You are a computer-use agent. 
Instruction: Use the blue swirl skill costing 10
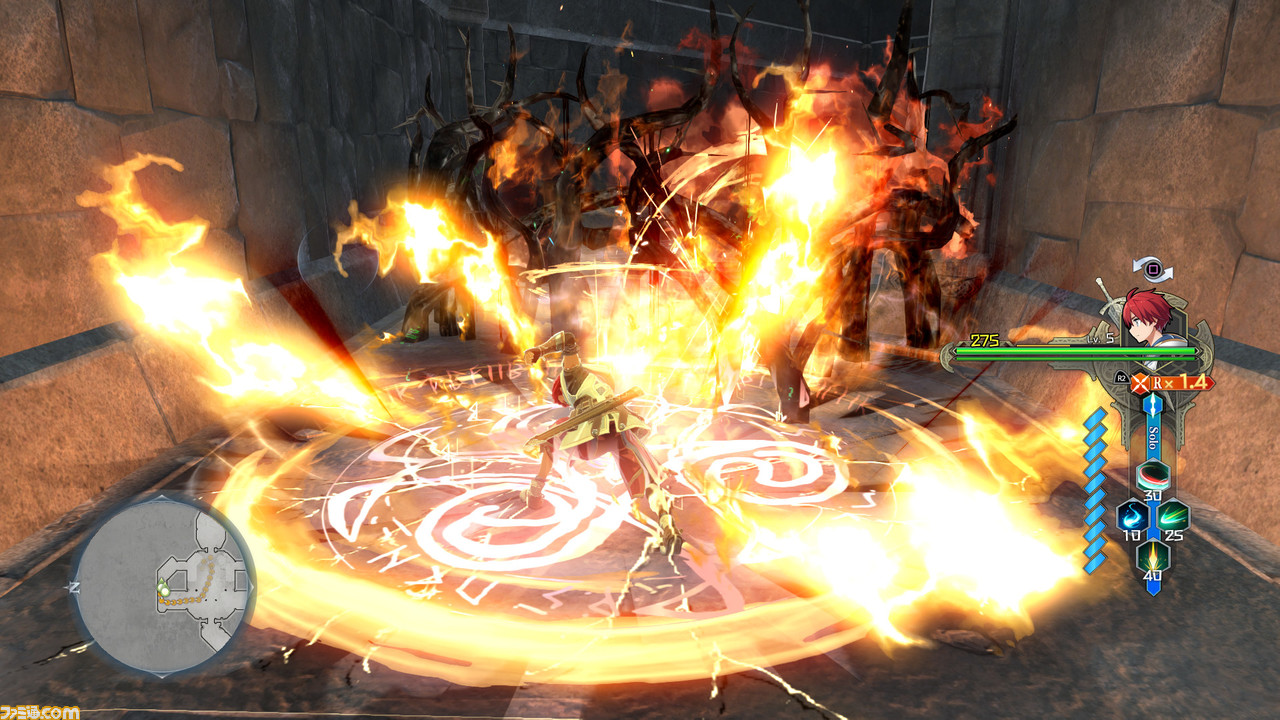tap(1132, 515)
